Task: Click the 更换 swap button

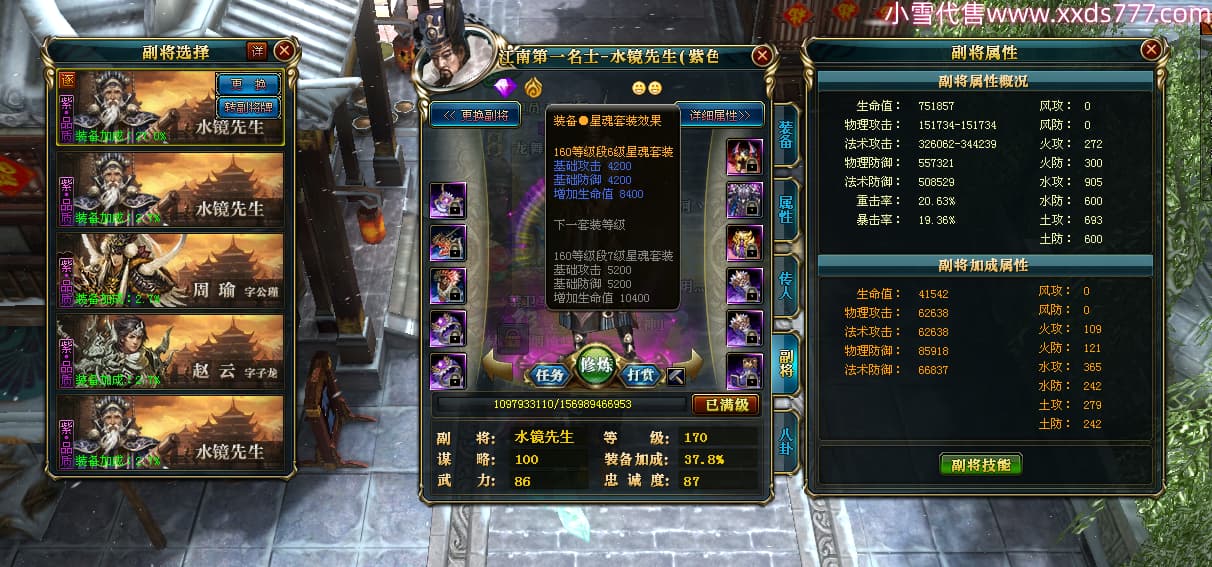Action: click(248, 84)
